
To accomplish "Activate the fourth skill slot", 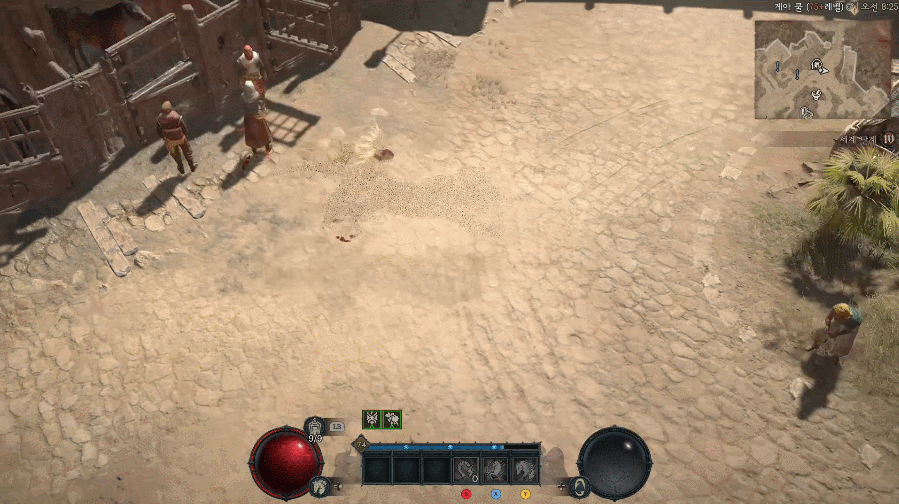I will (x=466, y=469).
